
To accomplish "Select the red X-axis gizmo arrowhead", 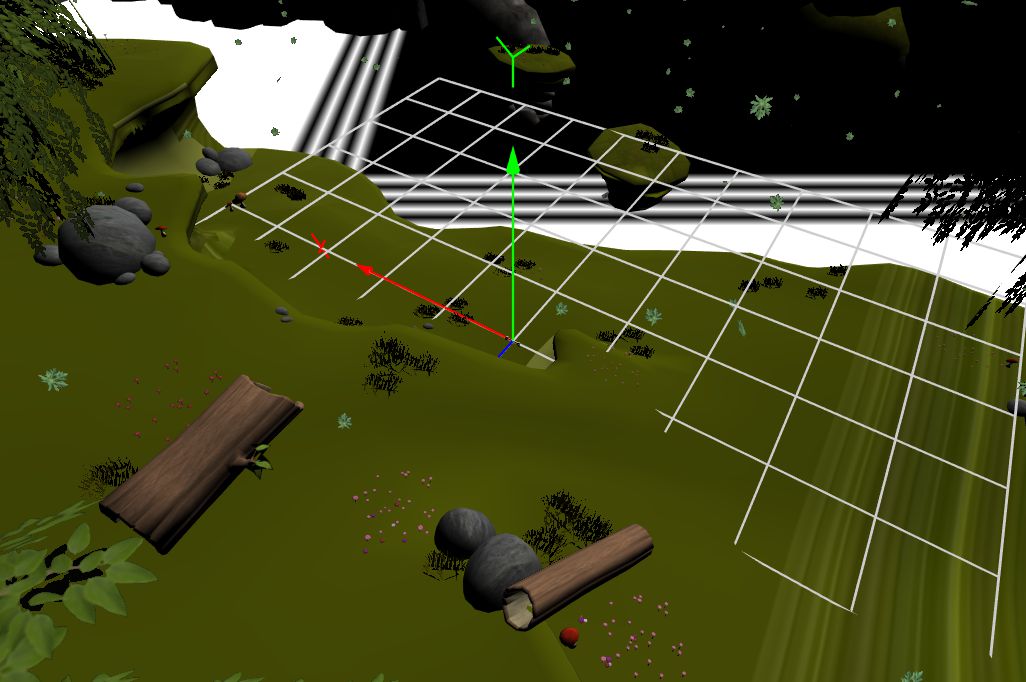I will 367,269.
